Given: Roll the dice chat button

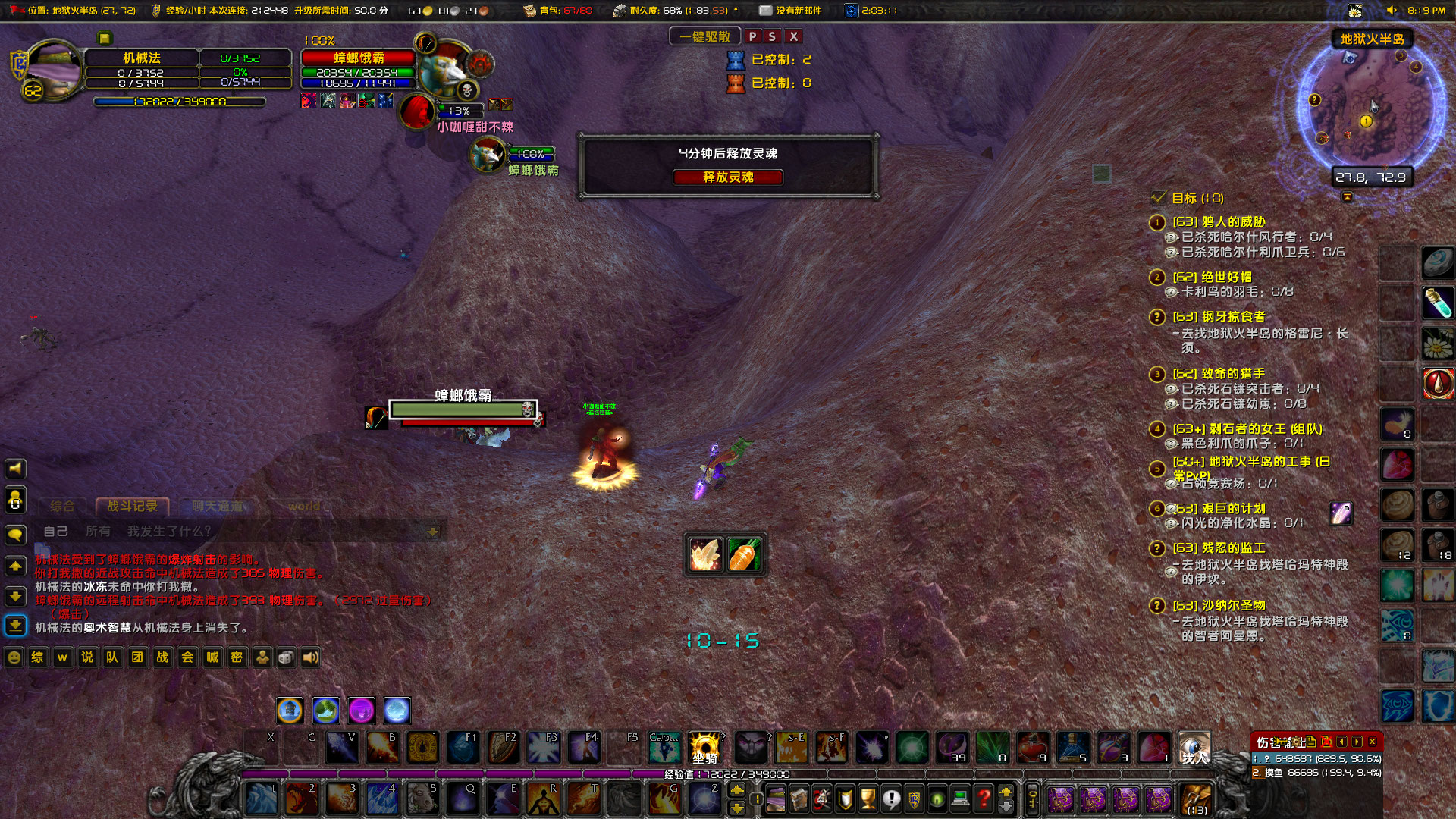Looking at the screenshot, I should pos(286,657).
